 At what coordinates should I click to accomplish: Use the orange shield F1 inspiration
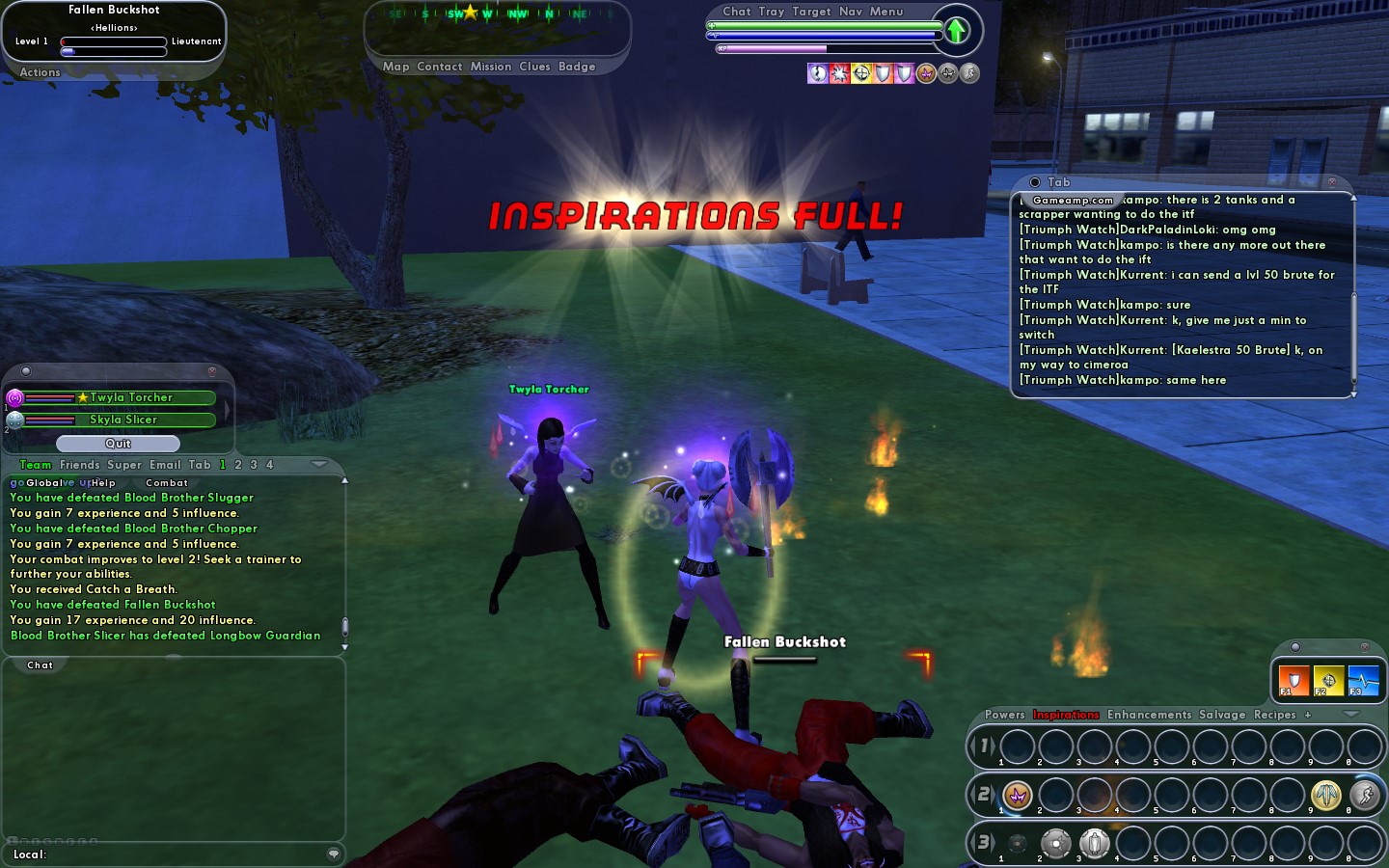[x=1294, y=680]
